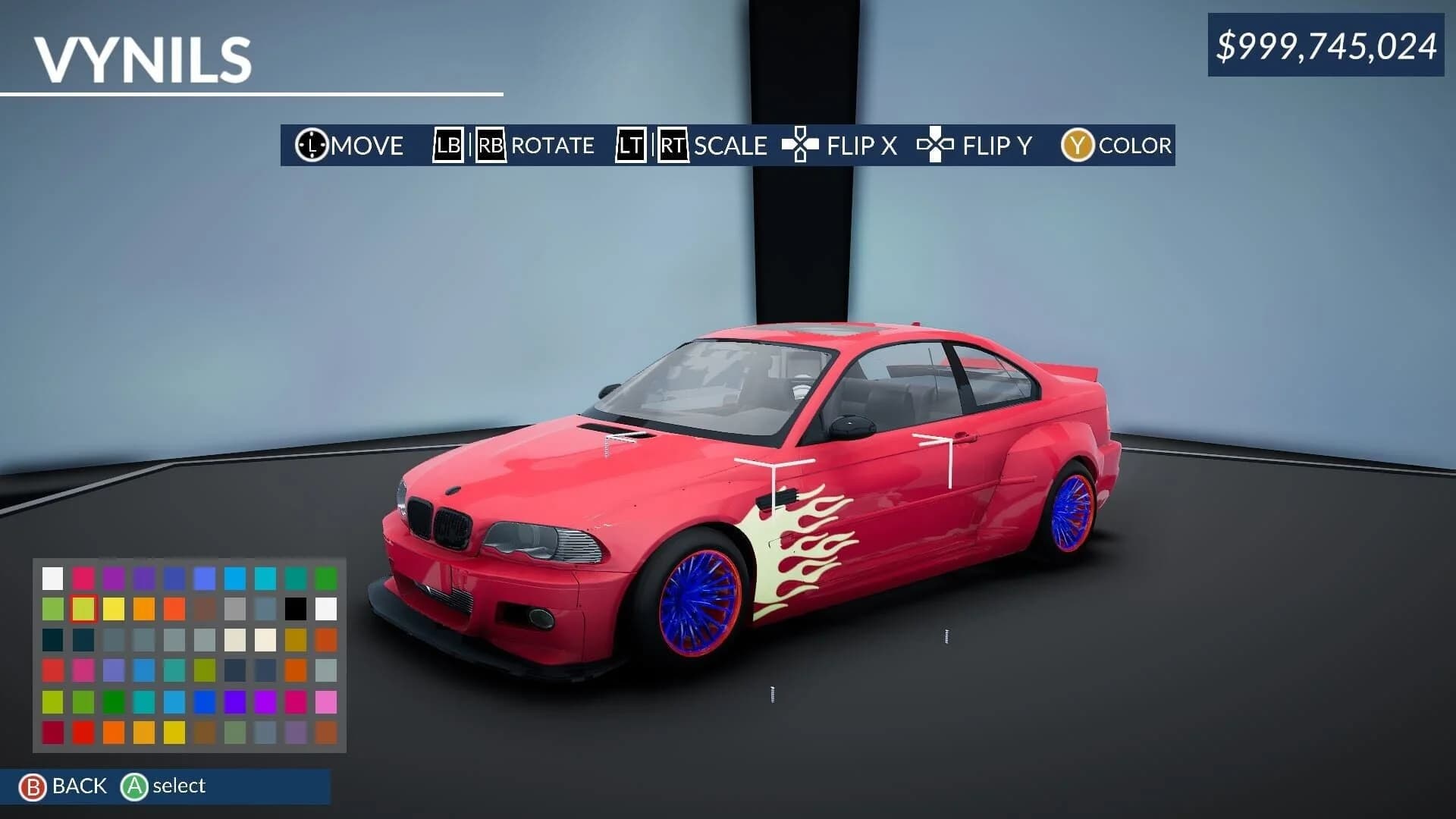
Task: Click the $999,745,024 money display
Action: (1327, 47)
